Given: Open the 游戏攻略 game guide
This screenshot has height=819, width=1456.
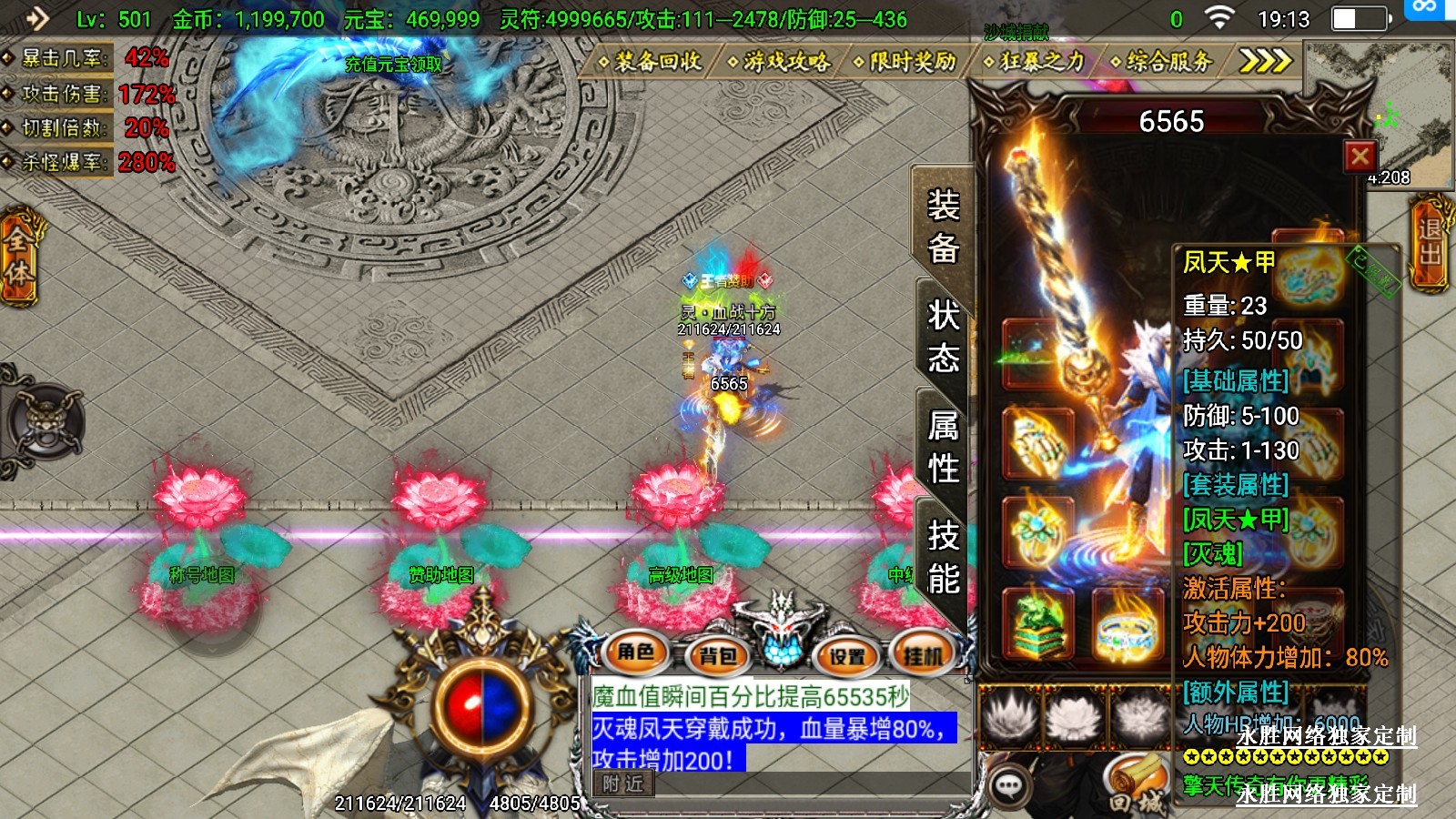Looking at the screenshot, I should (779, 62).
